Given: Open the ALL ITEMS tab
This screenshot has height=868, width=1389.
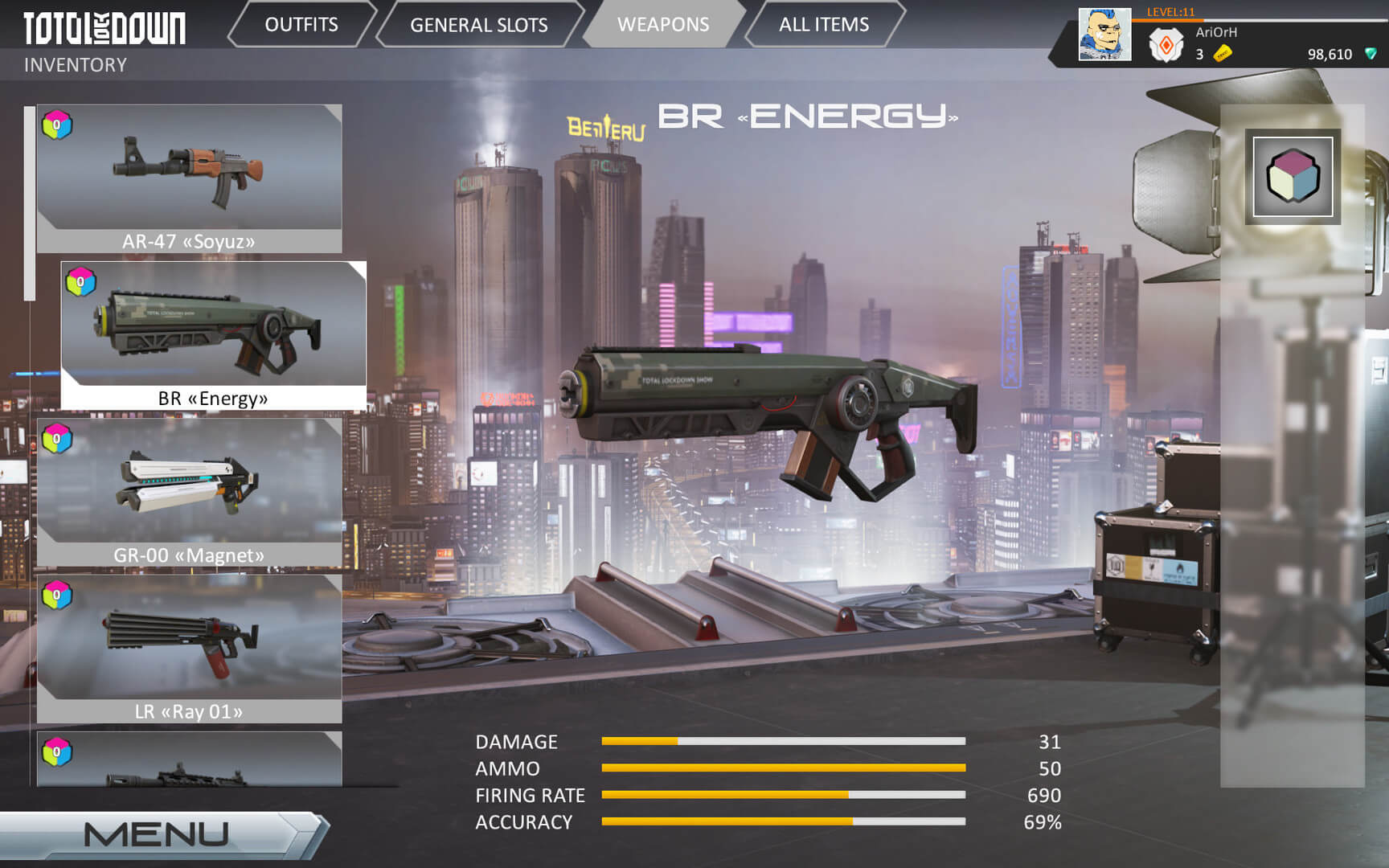Looking at the screenshot, I should [822, 24].
